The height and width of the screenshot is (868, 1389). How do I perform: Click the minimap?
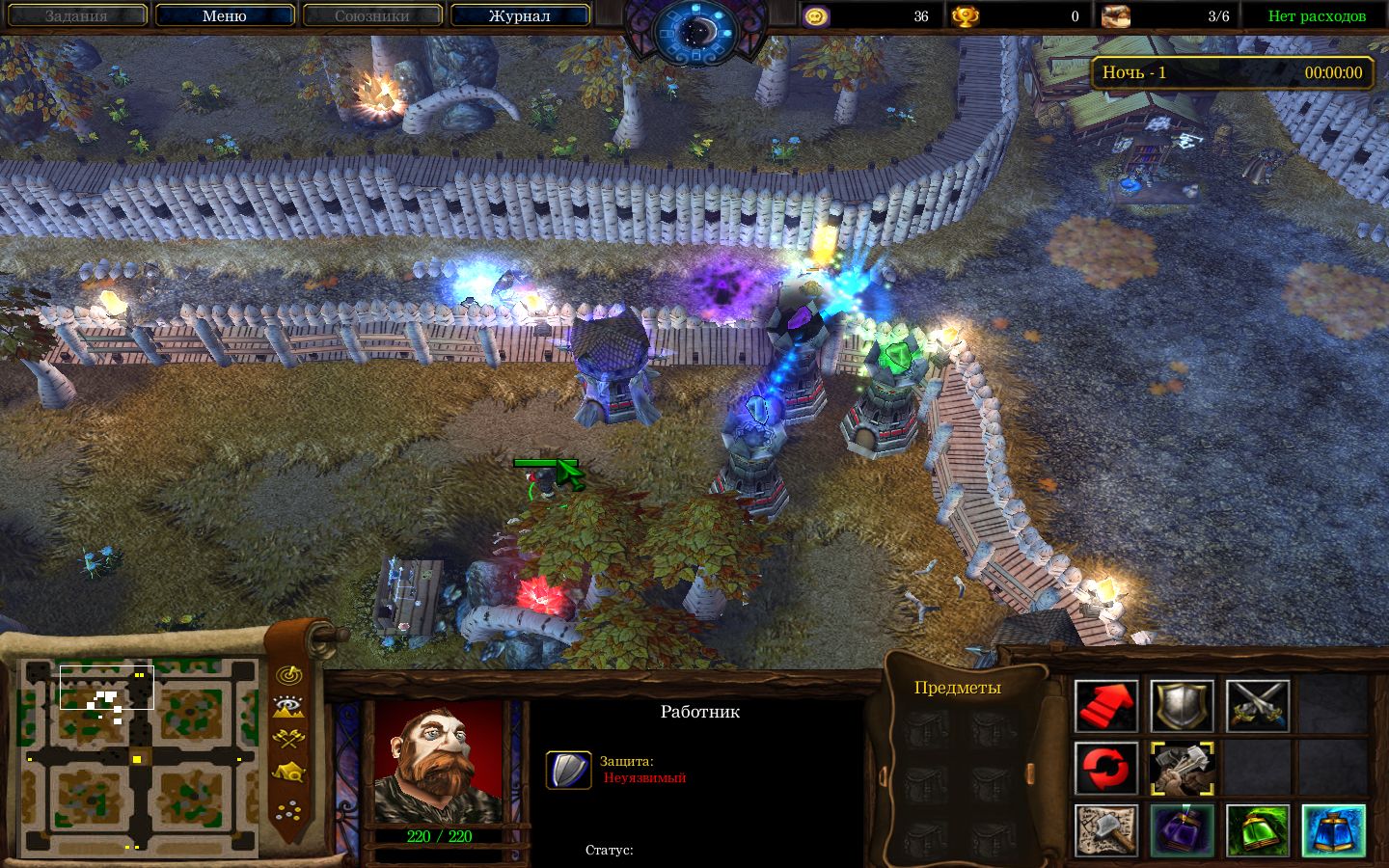tap(140, 759)
